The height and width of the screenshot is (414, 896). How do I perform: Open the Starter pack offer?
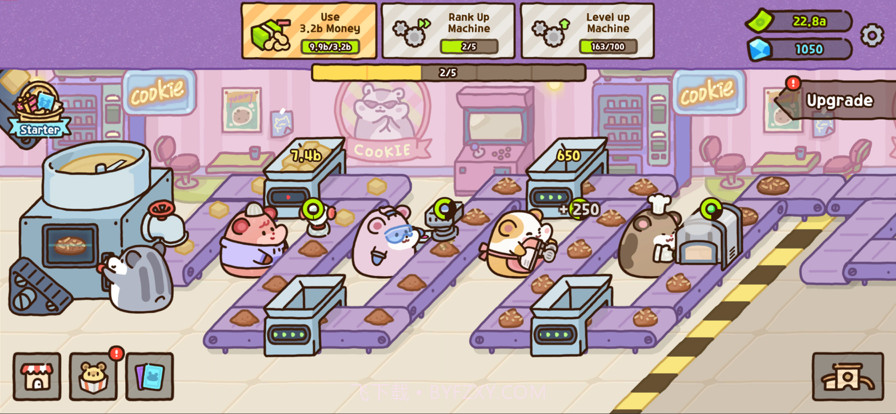(x=38, y=108)
